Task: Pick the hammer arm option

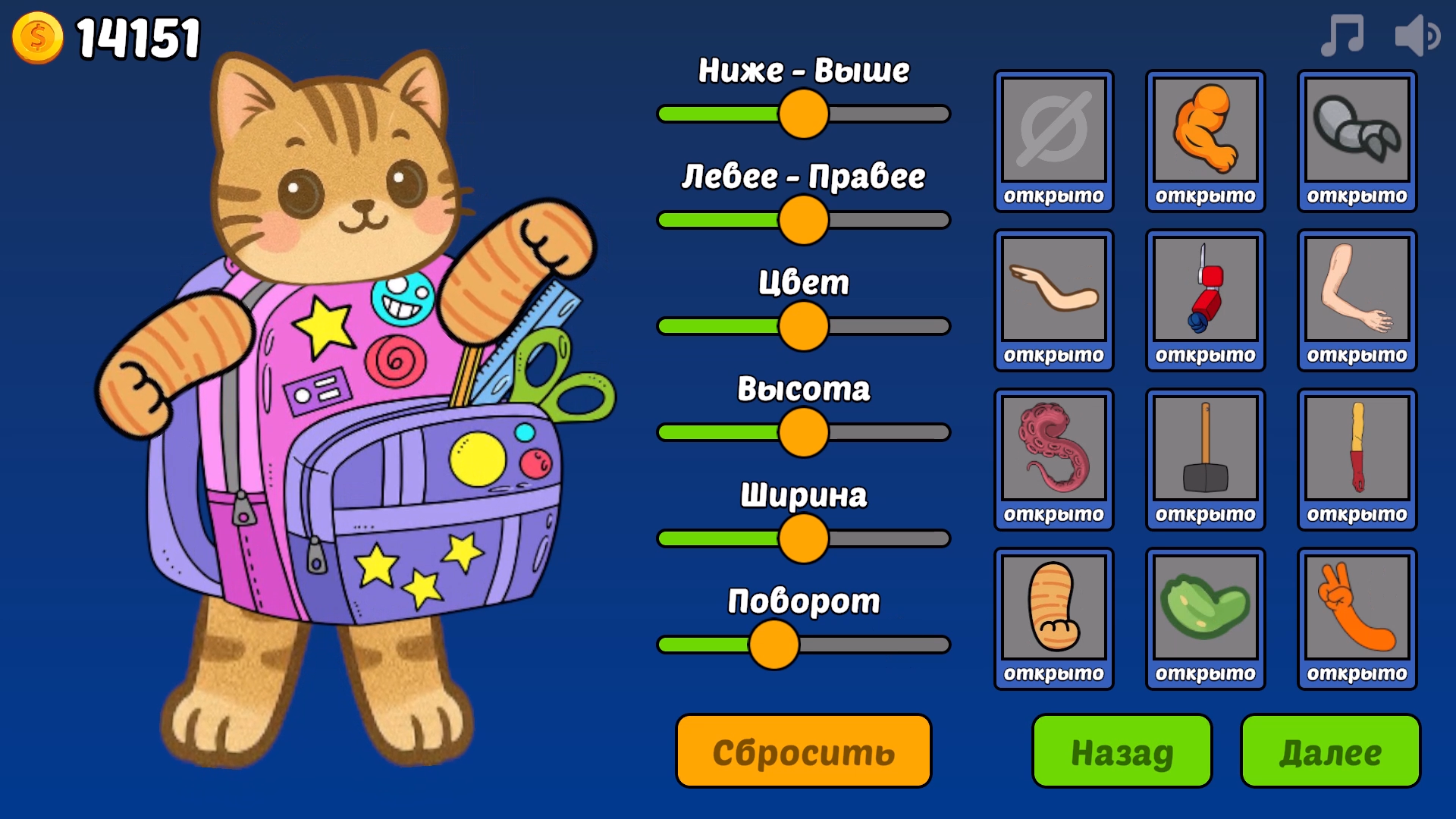Action: [x=1205, y=455]
